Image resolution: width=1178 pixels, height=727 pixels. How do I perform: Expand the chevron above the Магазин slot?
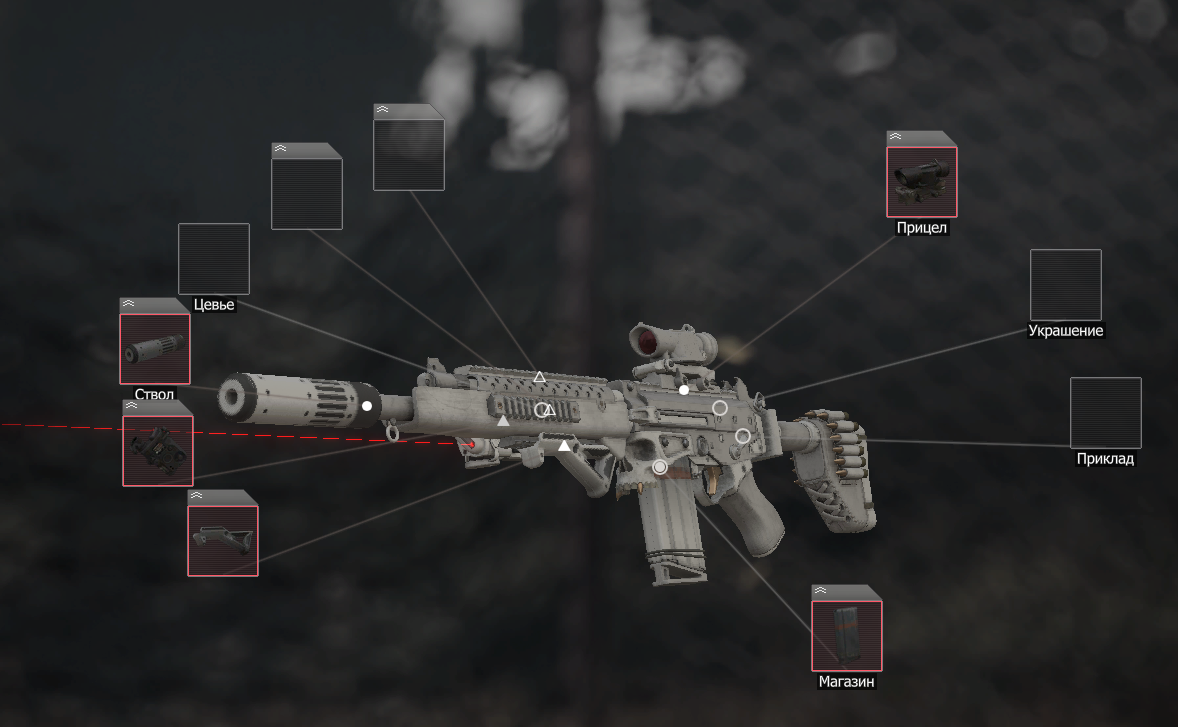pos(820,591)
